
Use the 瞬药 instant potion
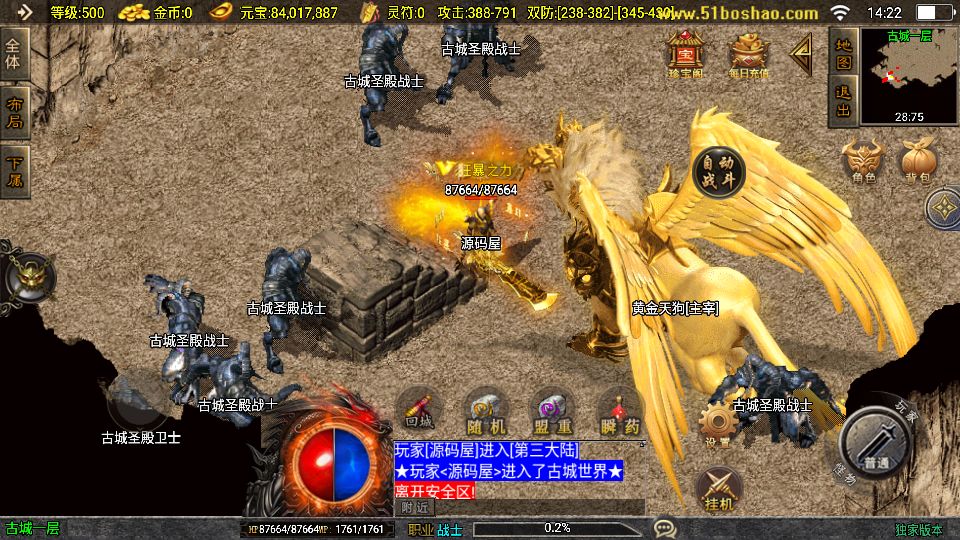[617, 412]
